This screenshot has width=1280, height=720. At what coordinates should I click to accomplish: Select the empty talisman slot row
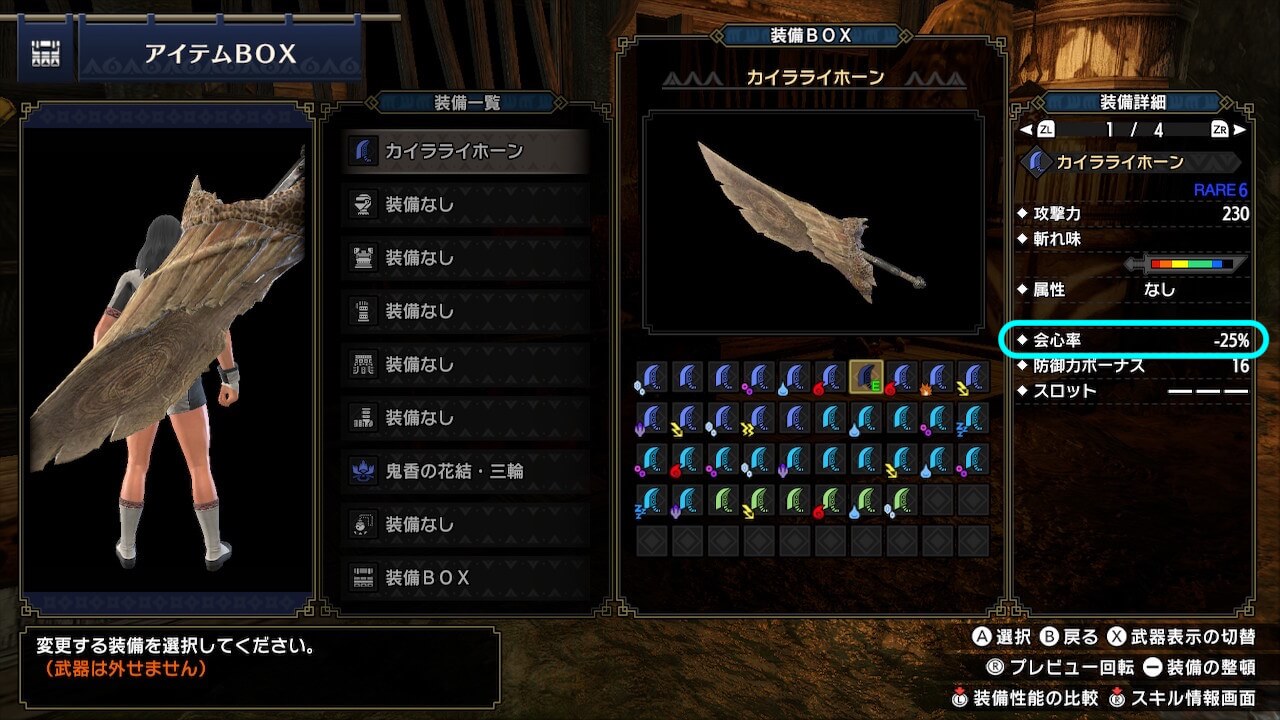465,524
